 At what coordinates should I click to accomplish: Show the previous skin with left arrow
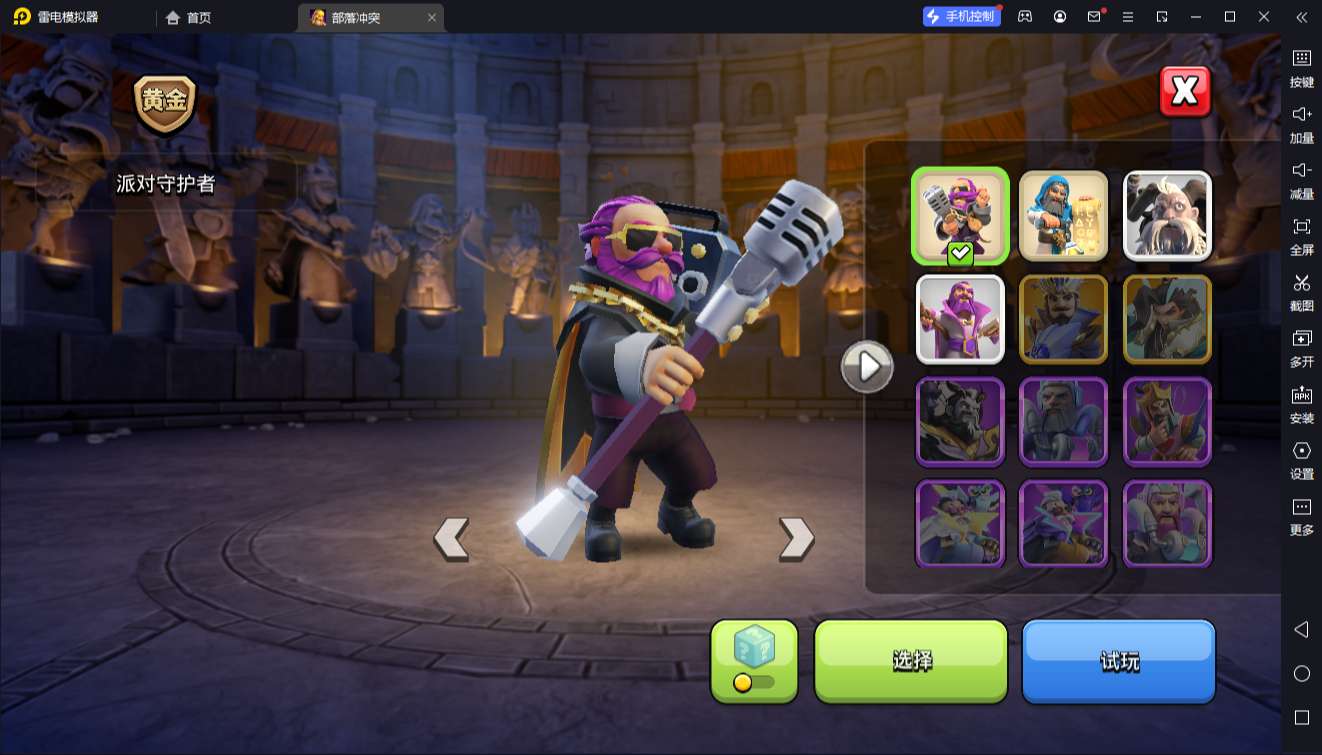[451, 538]
